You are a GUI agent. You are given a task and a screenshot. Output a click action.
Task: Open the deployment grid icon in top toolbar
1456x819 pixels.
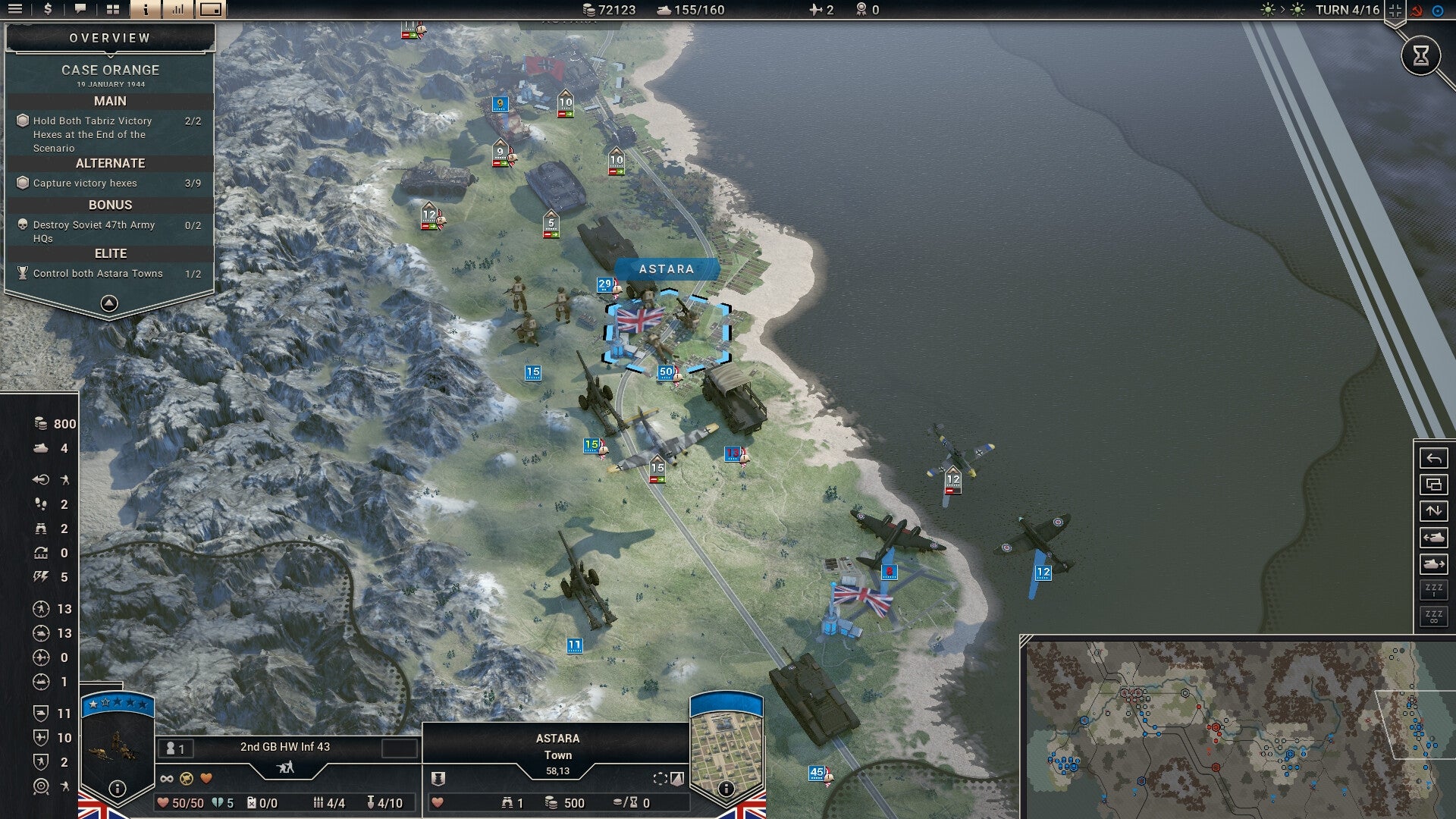[x=114, y=10]
